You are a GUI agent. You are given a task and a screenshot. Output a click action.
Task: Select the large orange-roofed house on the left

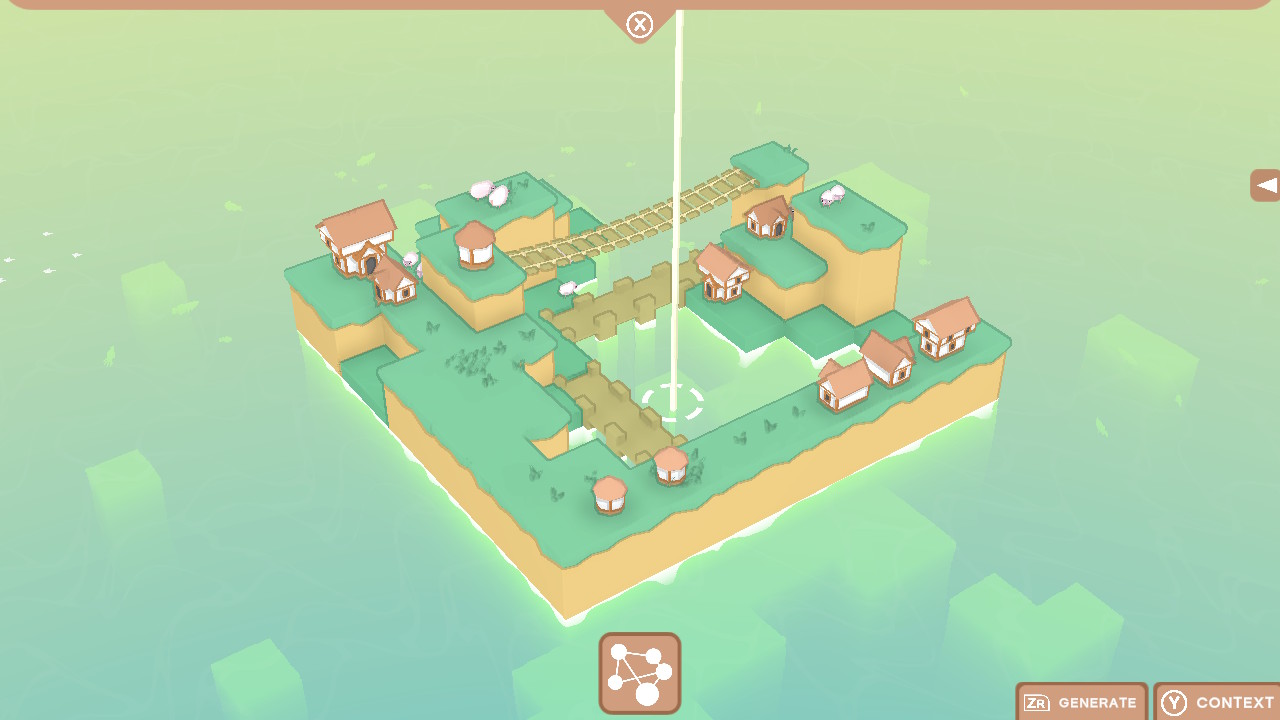tap(355, 240)
